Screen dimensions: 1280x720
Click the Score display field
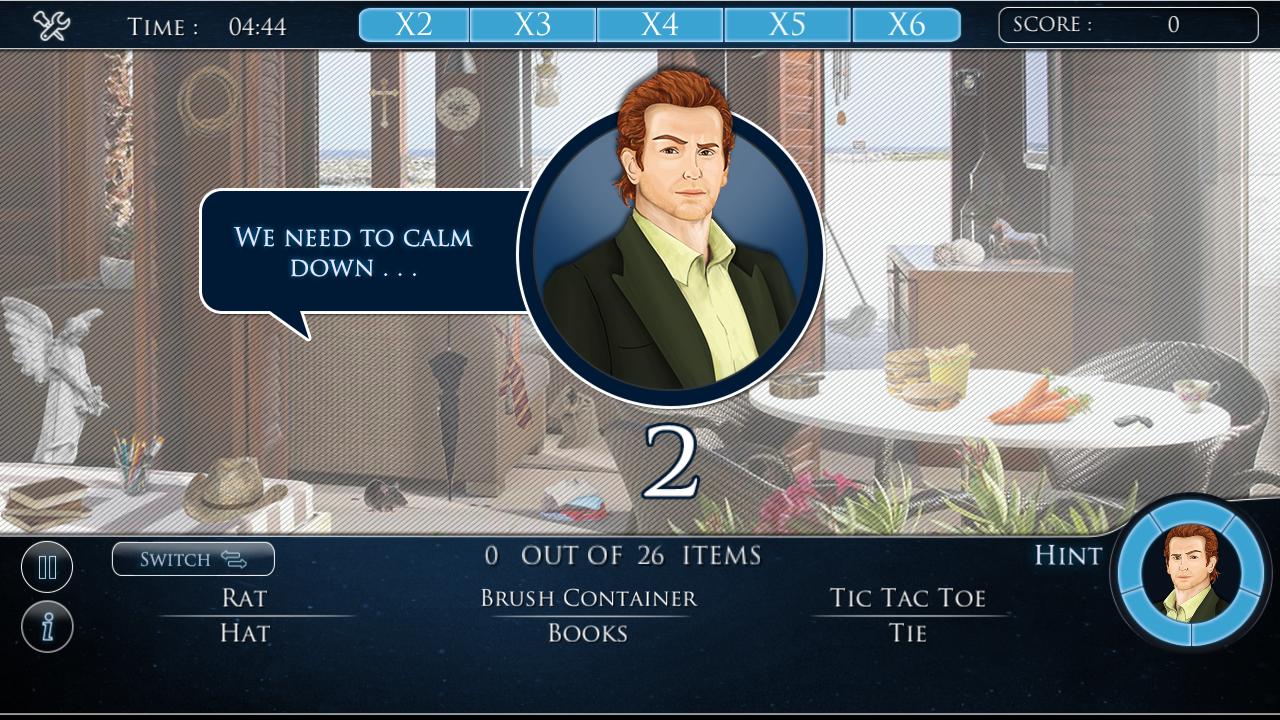tap(1127, 25)
